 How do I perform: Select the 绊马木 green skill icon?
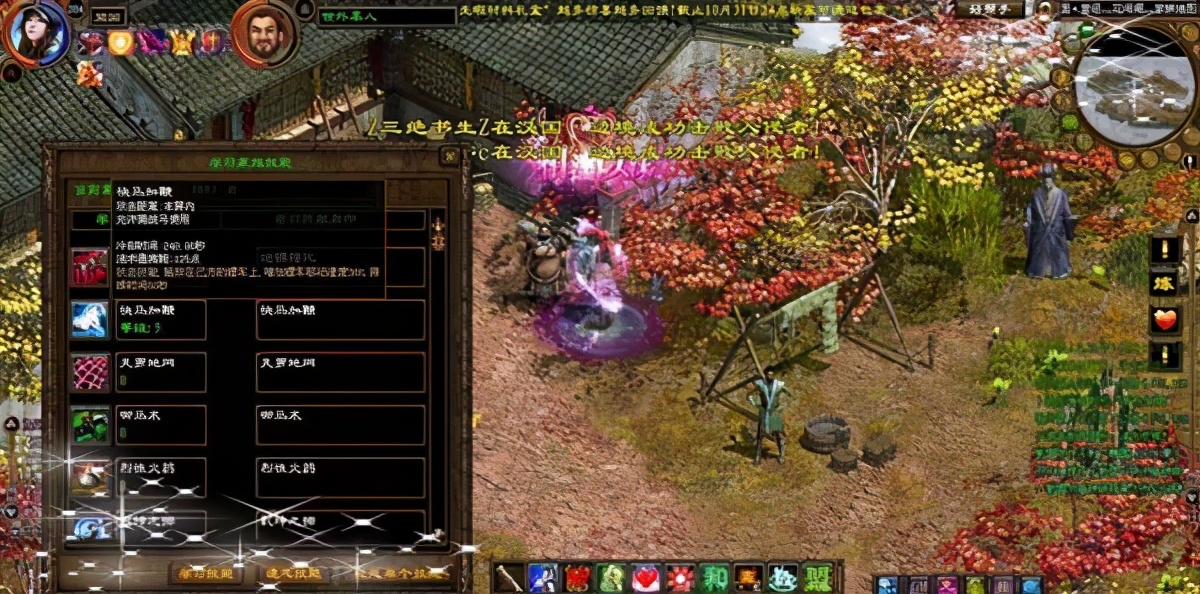[89, 425]
